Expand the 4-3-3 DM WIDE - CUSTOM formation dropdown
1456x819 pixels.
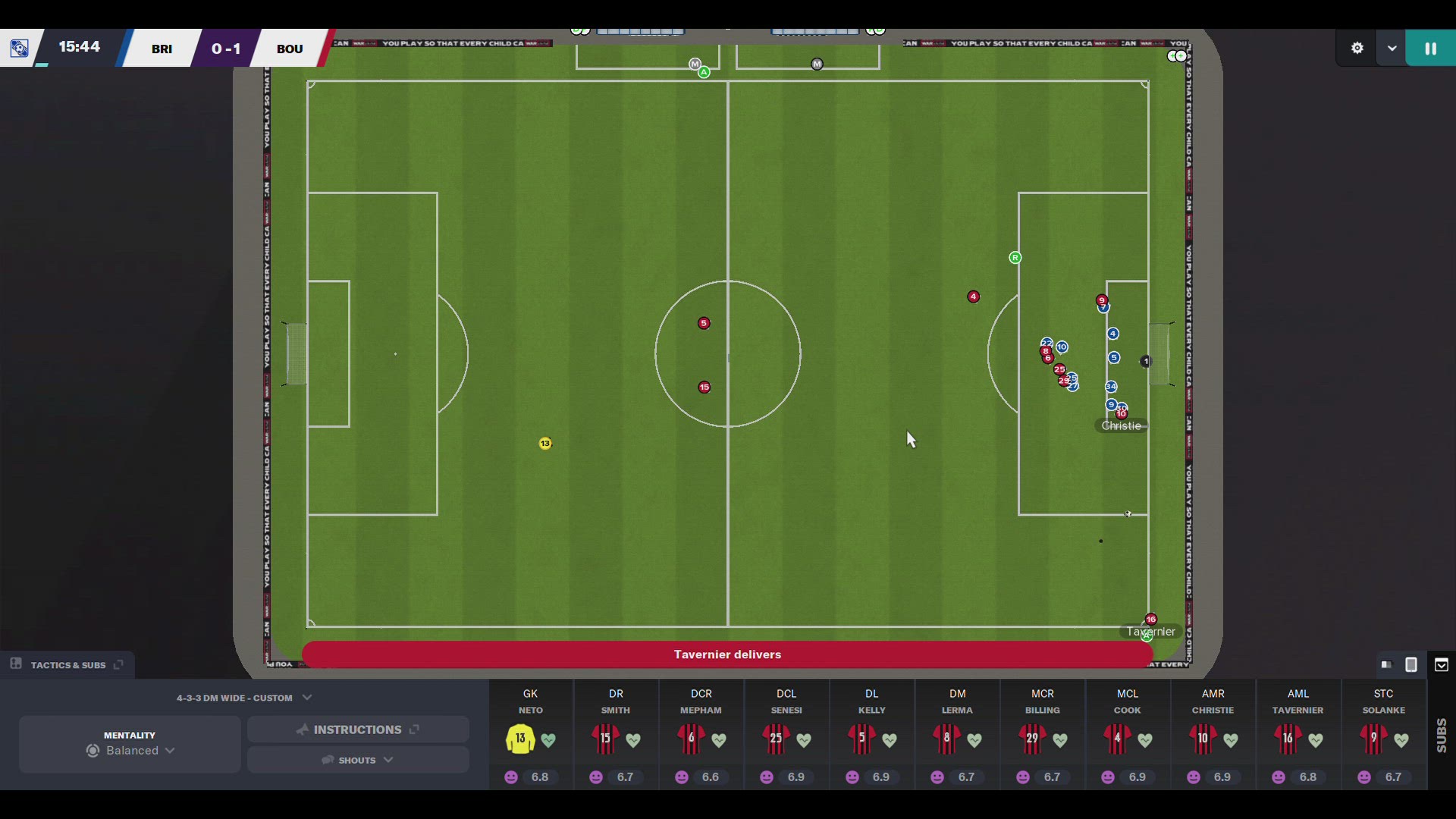click(x=307, y=698)
